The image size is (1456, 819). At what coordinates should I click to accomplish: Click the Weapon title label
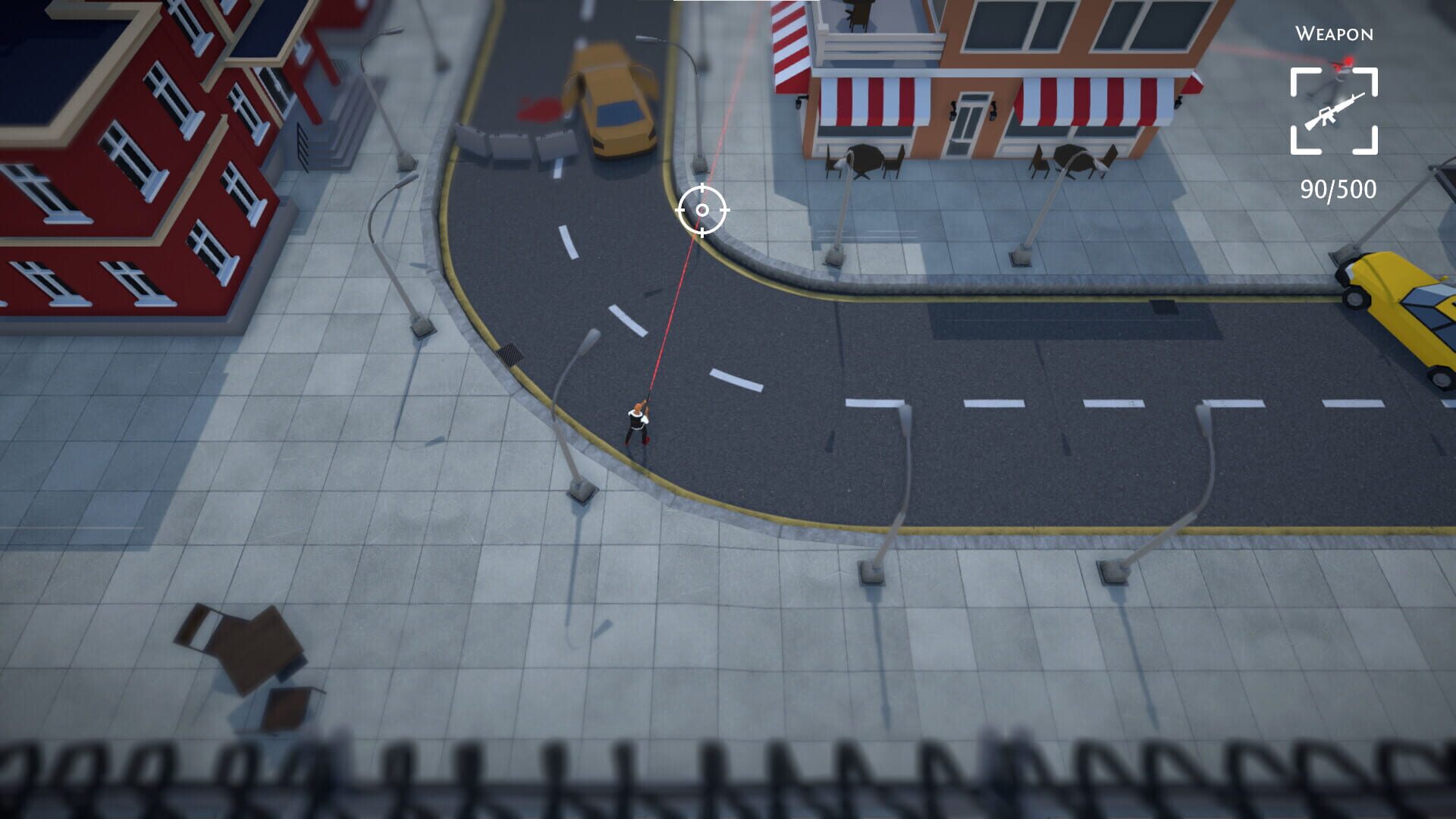1335,34
